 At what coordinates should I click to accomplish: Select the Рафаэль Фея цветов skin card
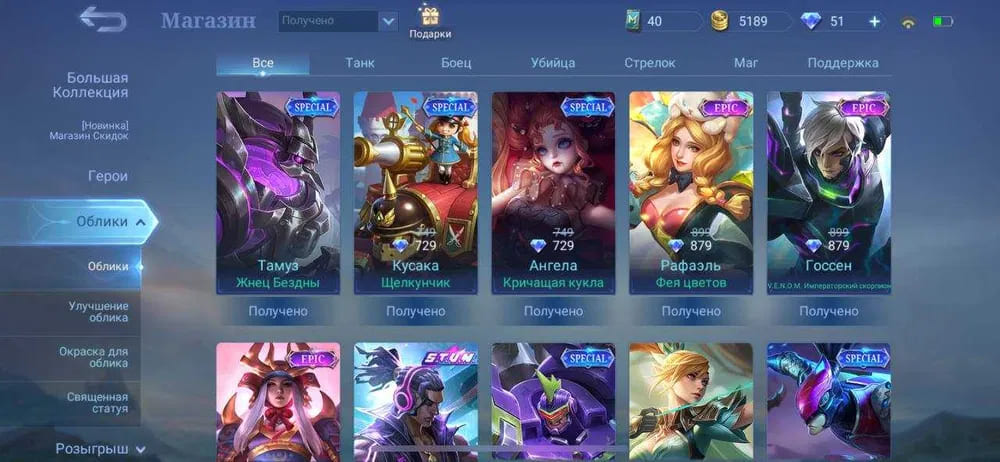pos(691,193)
